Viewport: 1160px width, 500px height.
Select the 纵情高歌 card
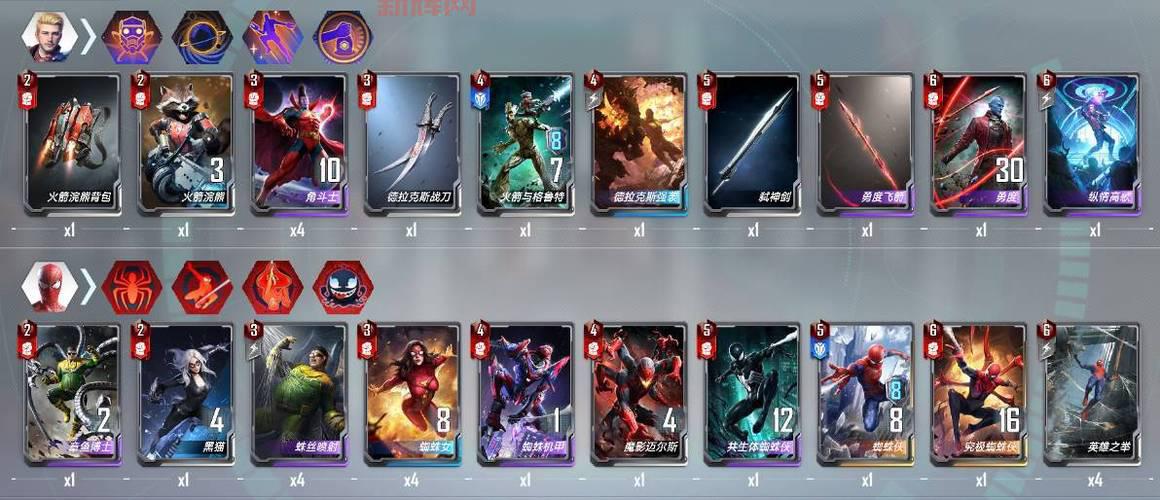click(1094, 142)
